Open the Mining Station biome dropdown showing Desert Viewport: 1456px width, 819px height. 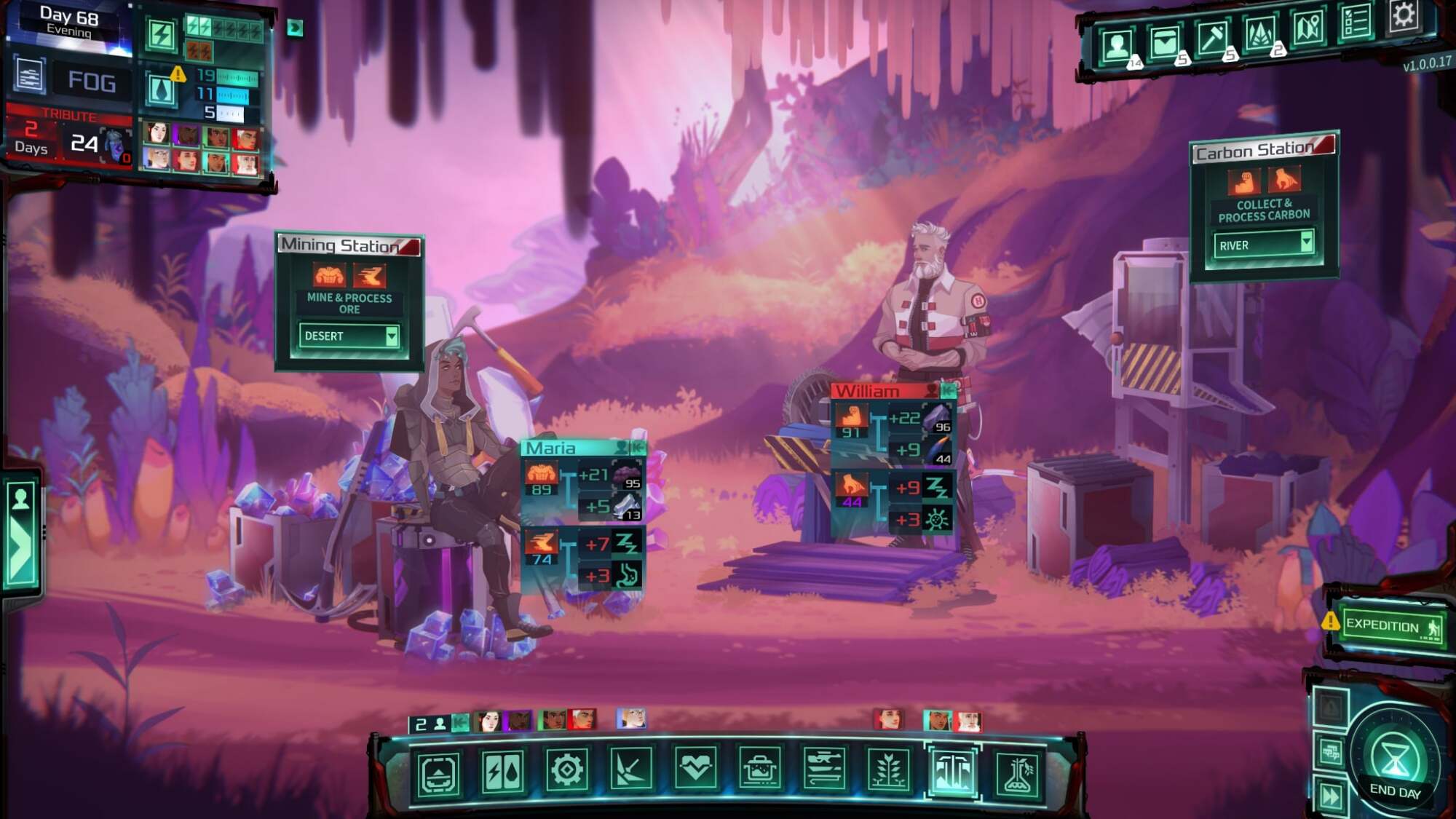[349, 336]
